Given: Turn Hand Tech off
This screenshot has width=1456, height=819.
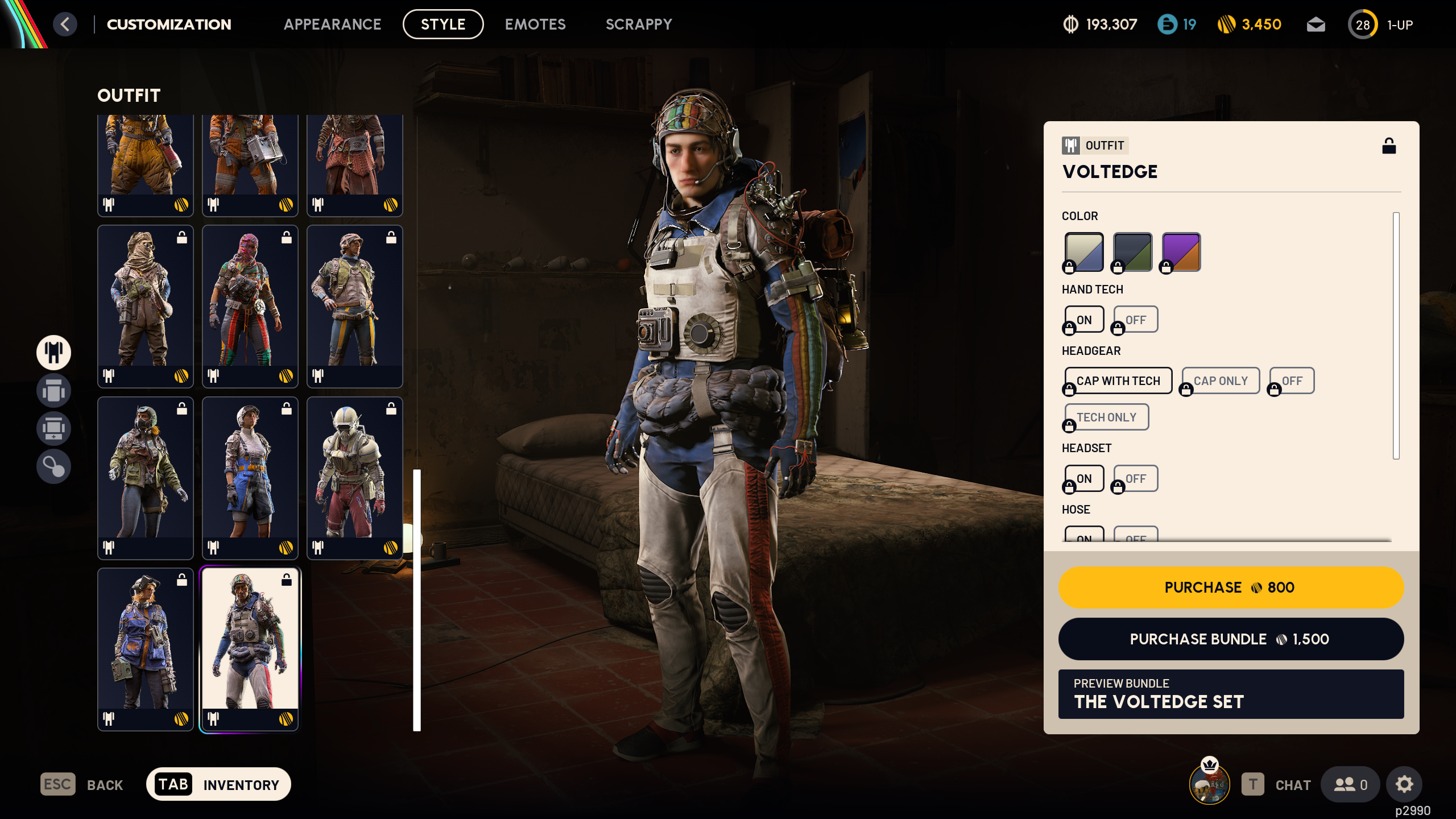Looking at the screenshot, I should point(1135,319).
